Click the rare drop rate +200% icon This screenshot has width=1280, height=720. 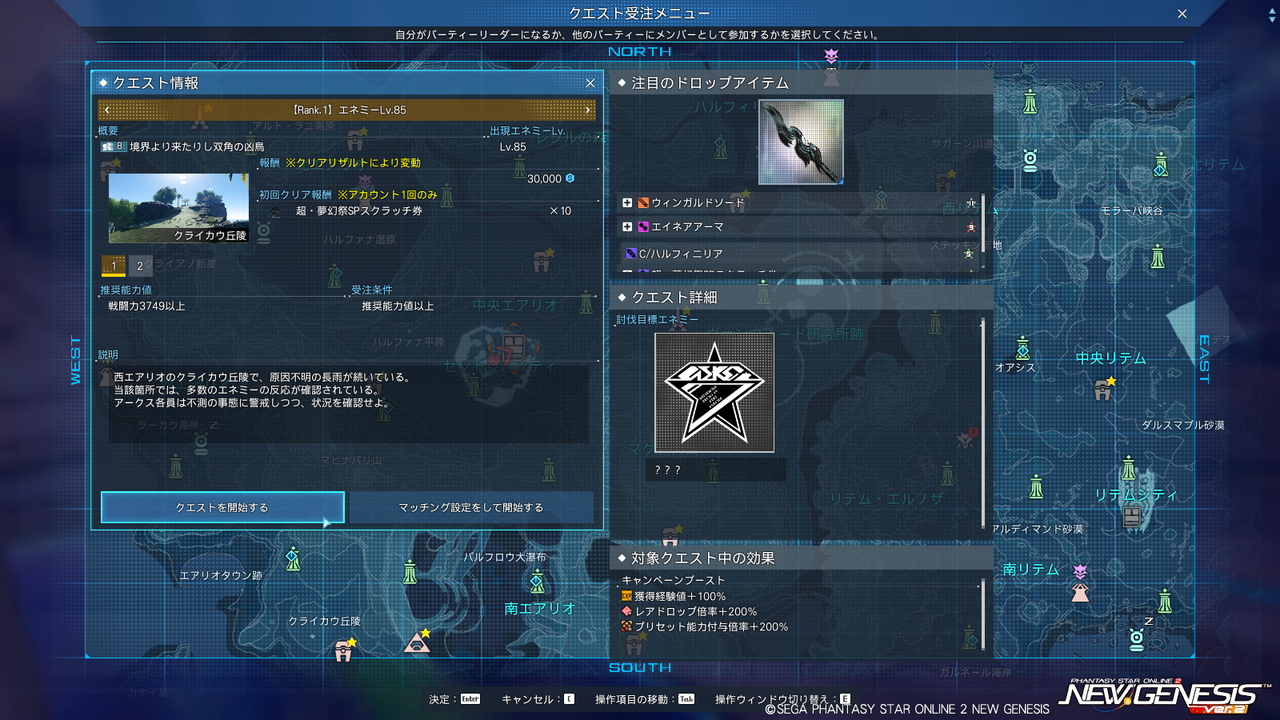coord(625,609)
